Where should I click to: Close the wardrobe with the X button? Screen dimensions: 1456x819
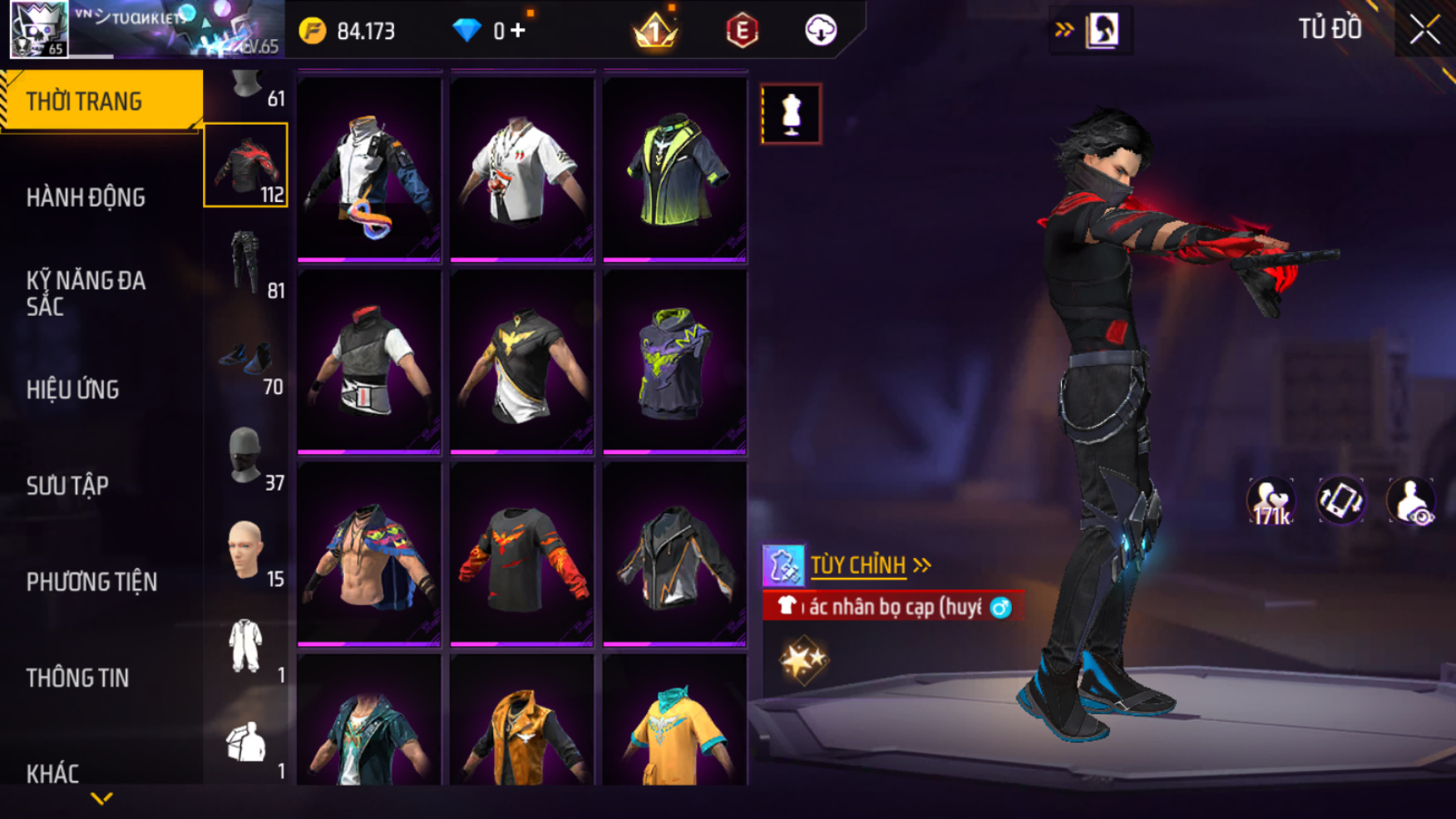coord(1424,30)
